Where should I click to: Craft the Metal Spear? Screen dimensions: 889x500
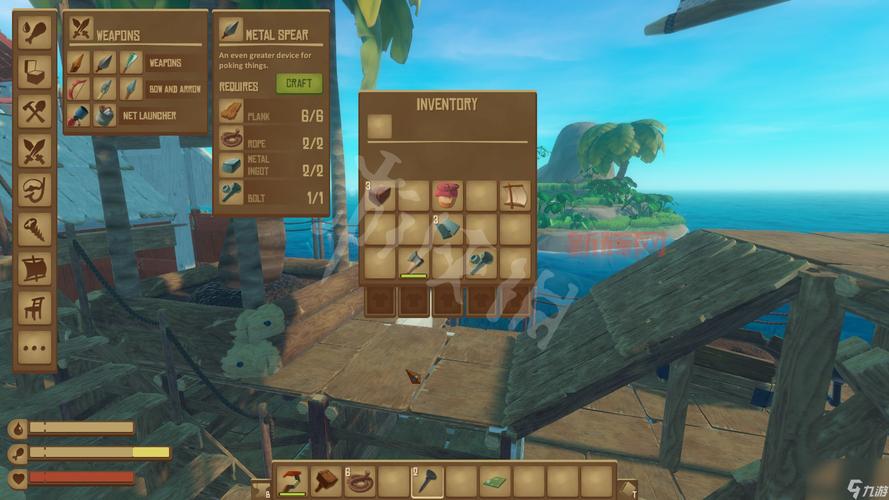pos(298,84)
